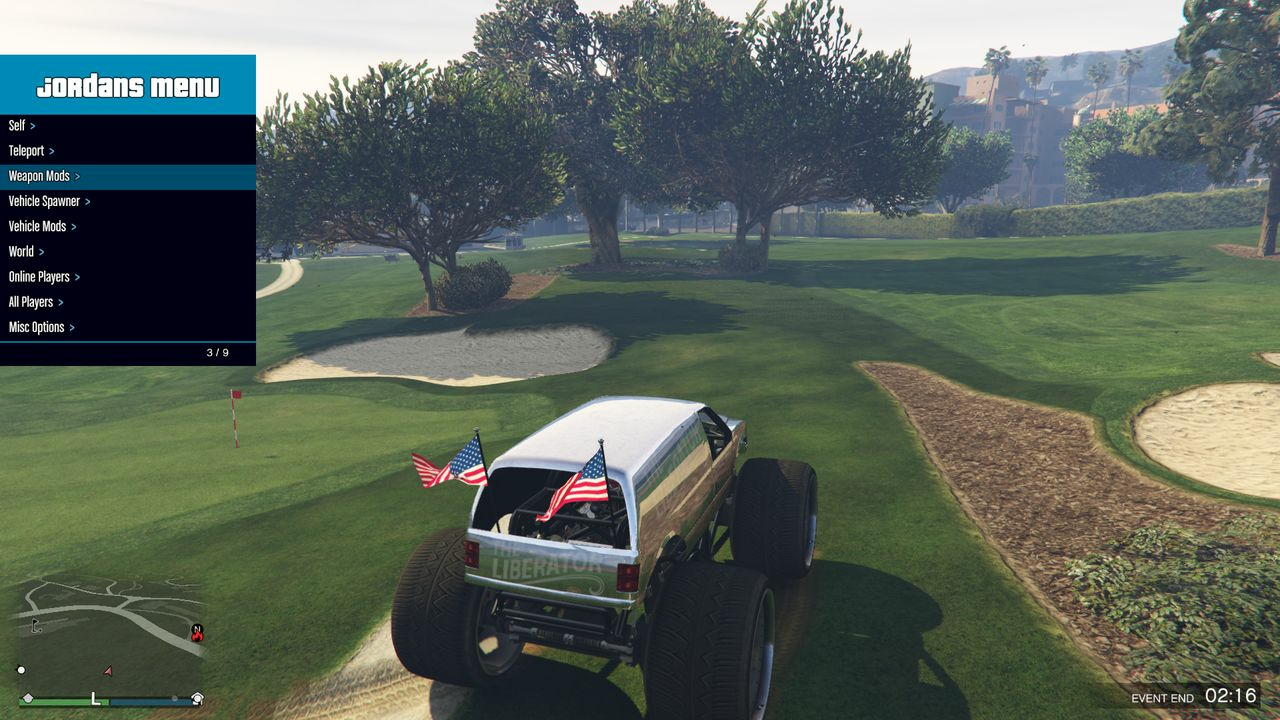The height and width of the screenshot is (720, 1280).
Task: Select the All Players entry
Action: point(36,302)
